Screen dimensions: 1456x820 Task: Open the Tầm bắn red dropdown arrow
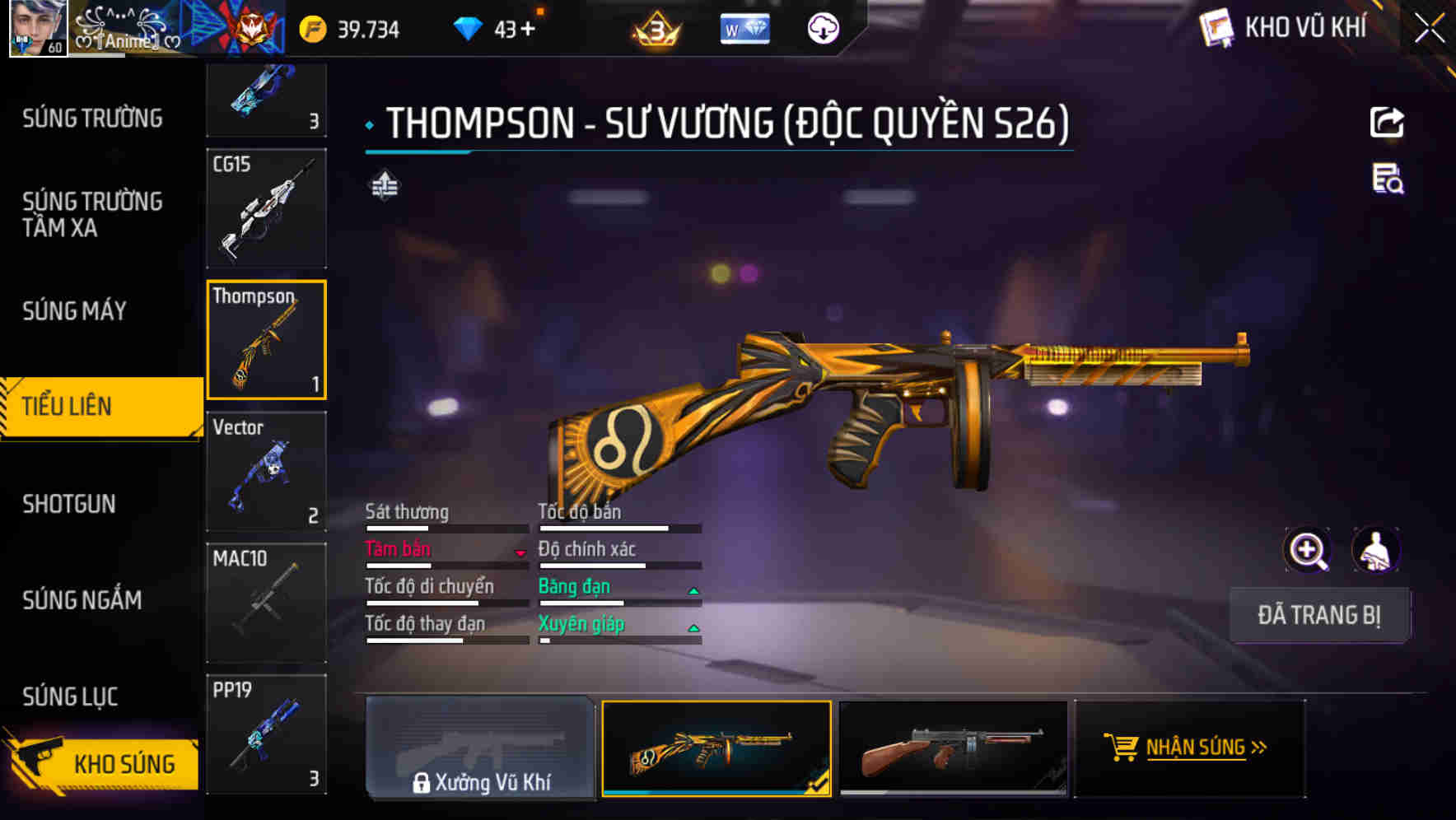(520, 552)
